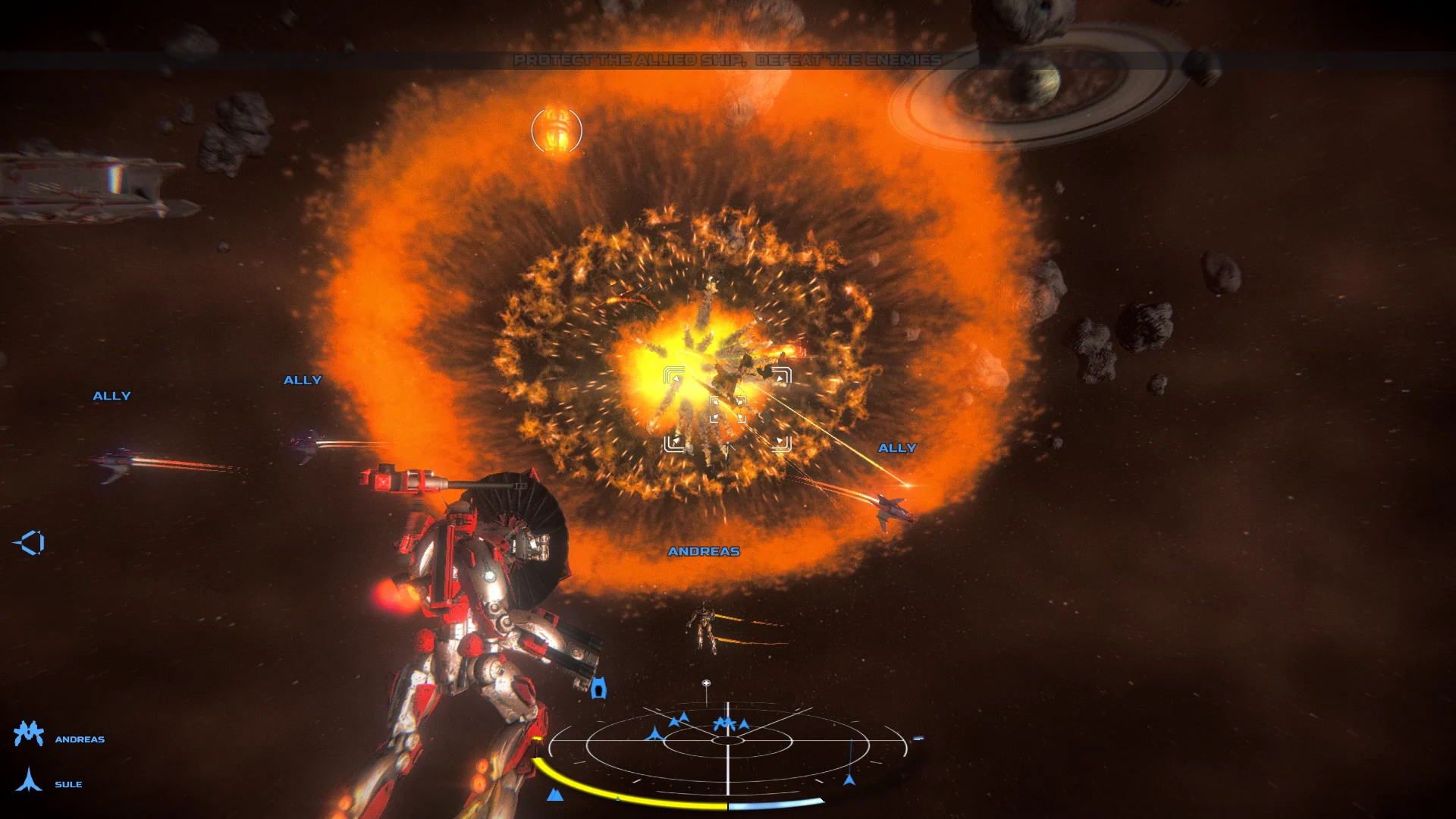Expand the leftmost ALLY unit label
1456x819 pixels.
(x=111, y=394)
